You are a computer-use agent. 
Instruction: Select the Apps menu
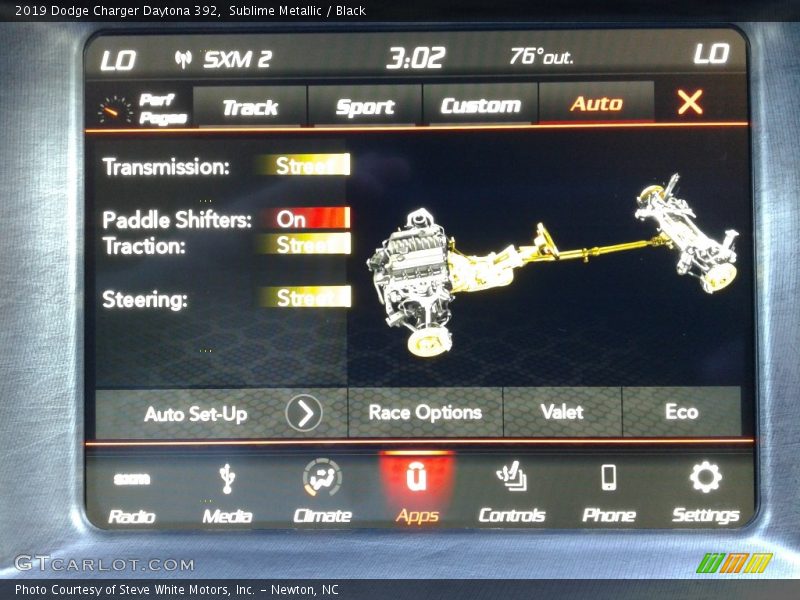(x=416, y=494)
